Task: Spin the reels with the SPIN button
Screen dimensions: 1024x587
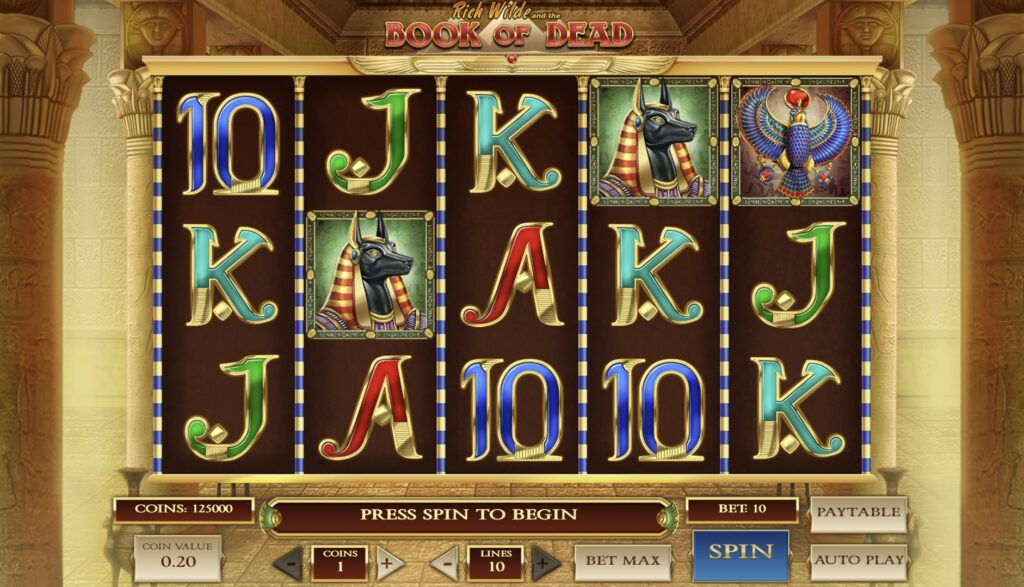Action: pyautogui.click(x=740, y=552)
